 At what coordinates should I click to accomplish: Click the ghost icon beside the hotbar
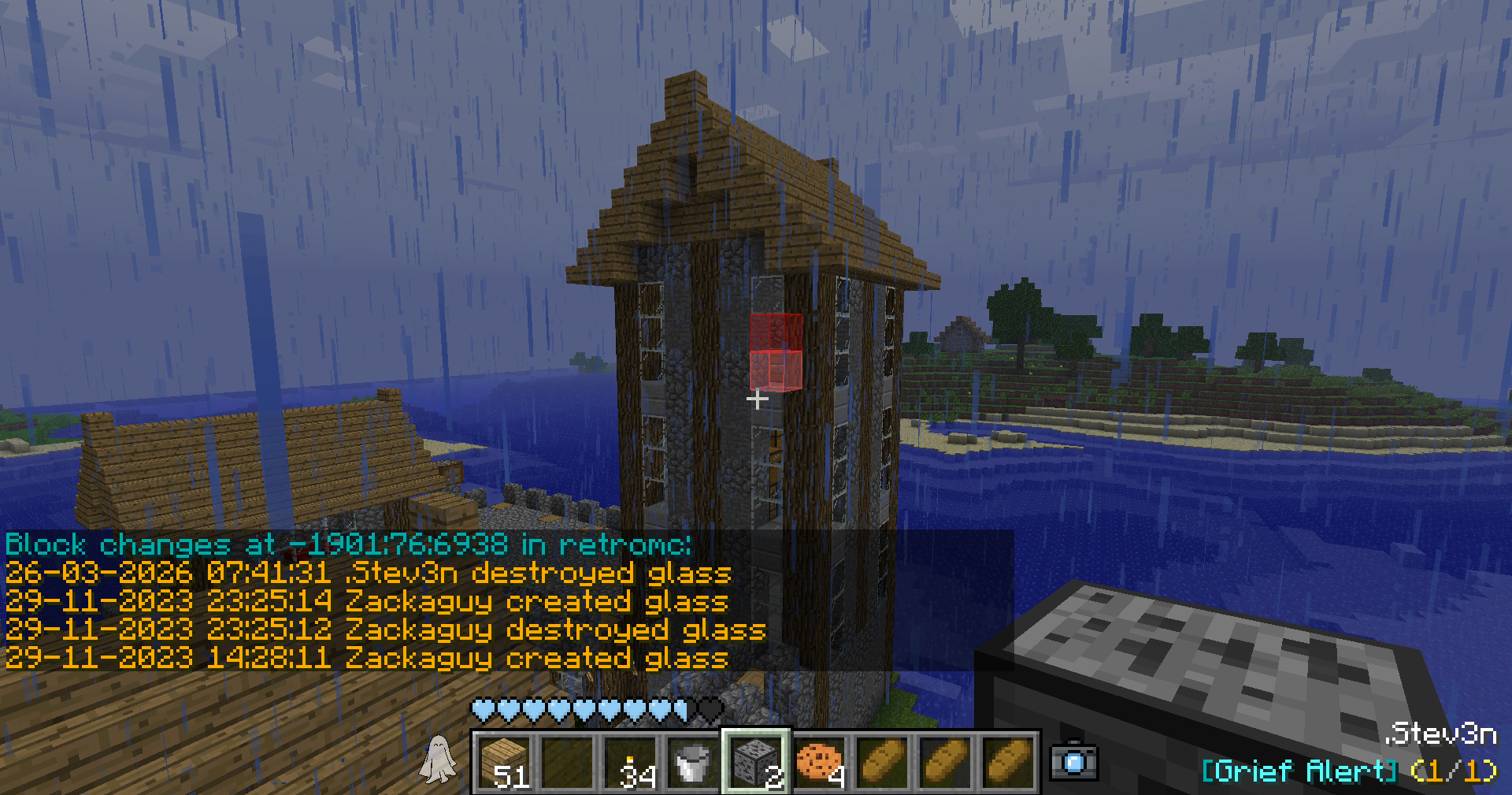click(438, 760)
